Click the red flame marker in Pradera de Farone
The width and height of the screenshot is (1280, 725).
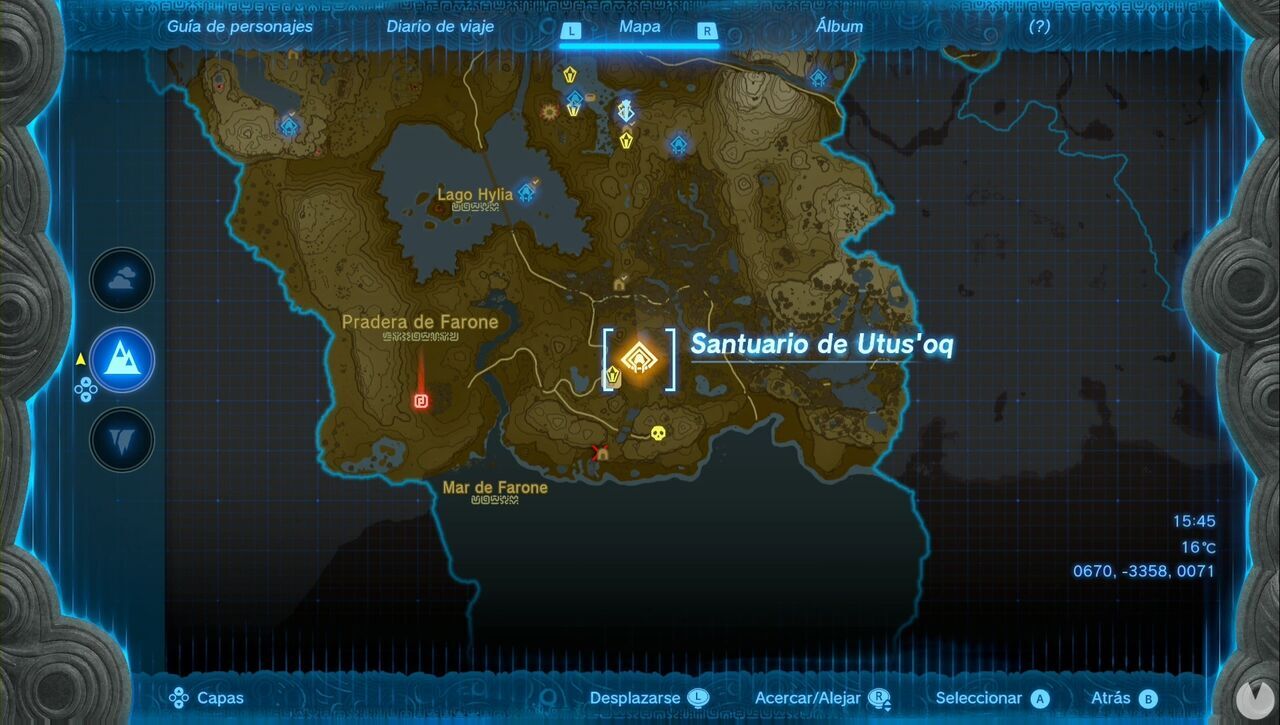point(421,403)
